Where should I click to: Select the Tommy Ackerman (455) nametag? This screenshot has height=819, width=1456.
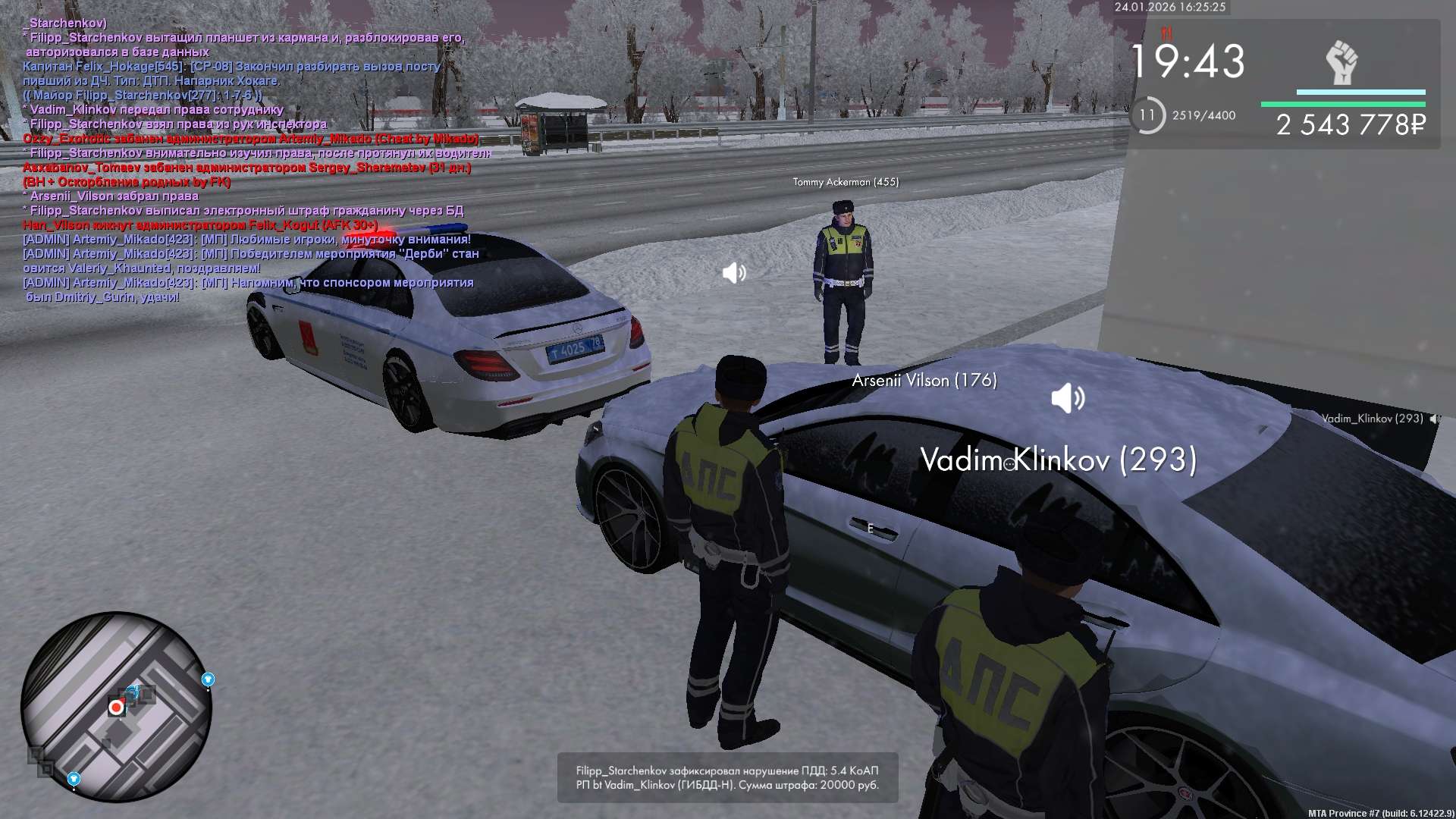(x=846, y=182)
